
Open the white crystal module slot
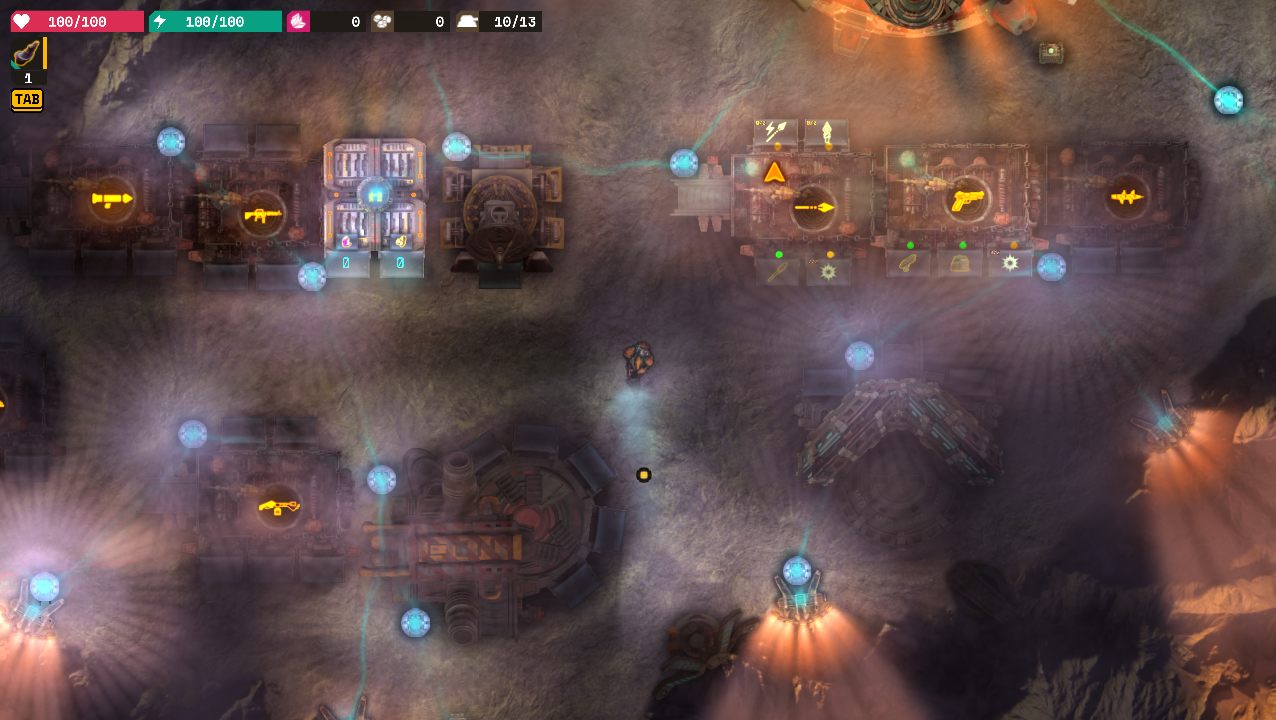[826, 131]
